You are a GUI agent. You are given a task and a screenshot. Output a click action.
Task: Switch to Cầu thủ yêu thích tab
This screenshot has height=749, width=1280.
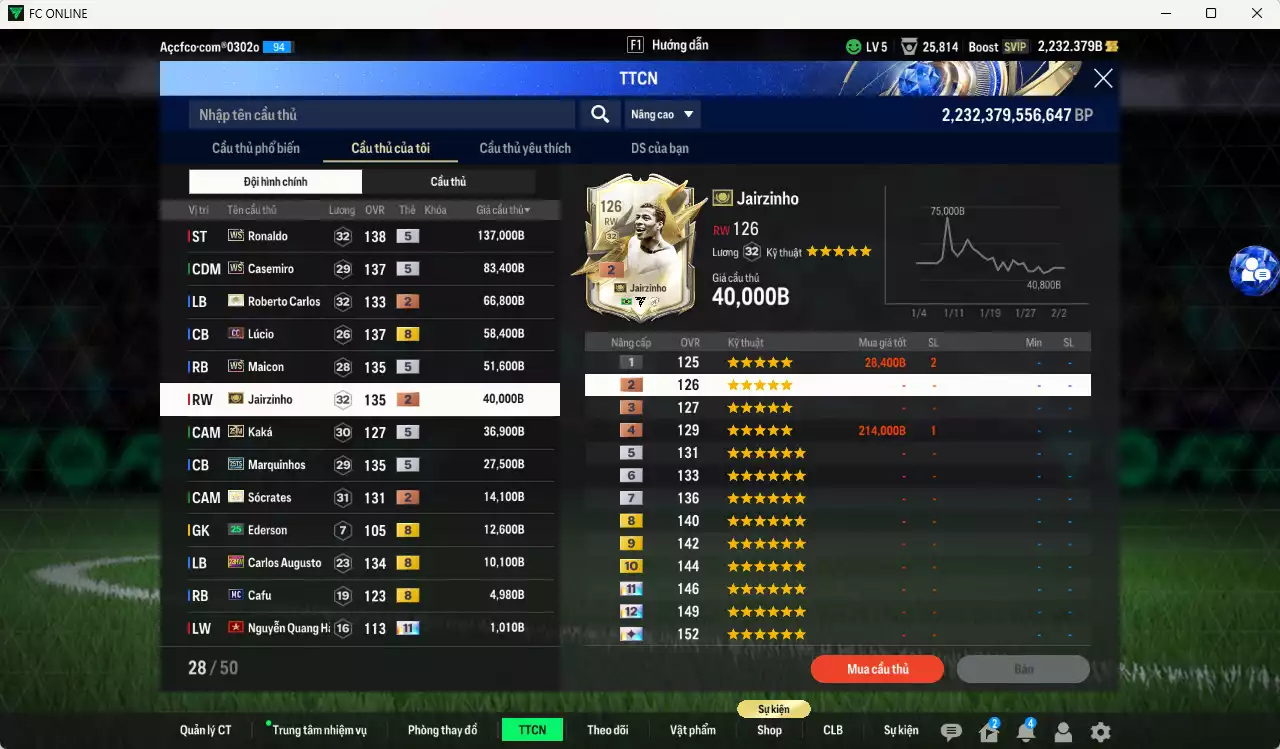click(x=523, y=148)
